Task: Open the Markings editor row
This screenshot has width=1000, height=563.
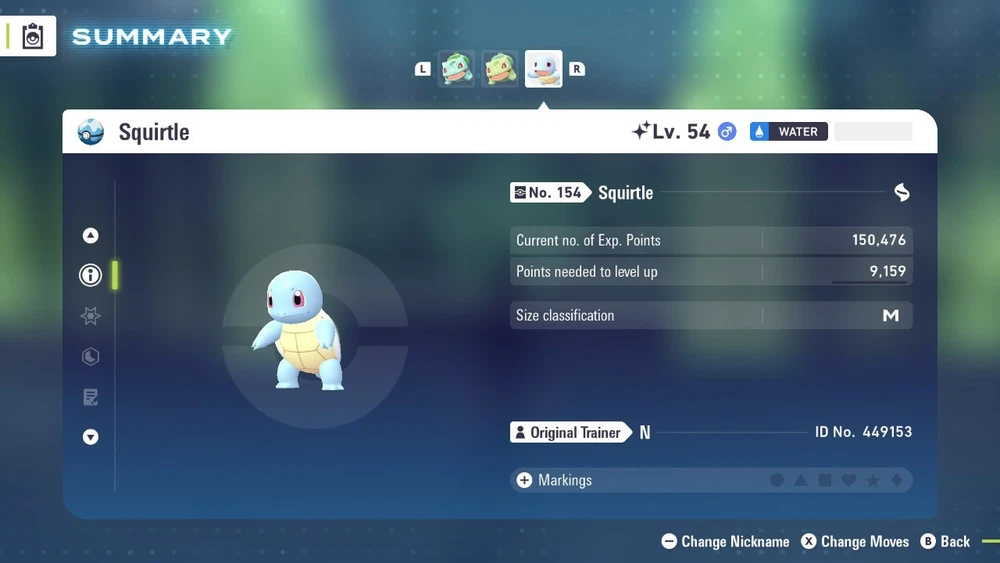Action: click(x=710, y=480)
